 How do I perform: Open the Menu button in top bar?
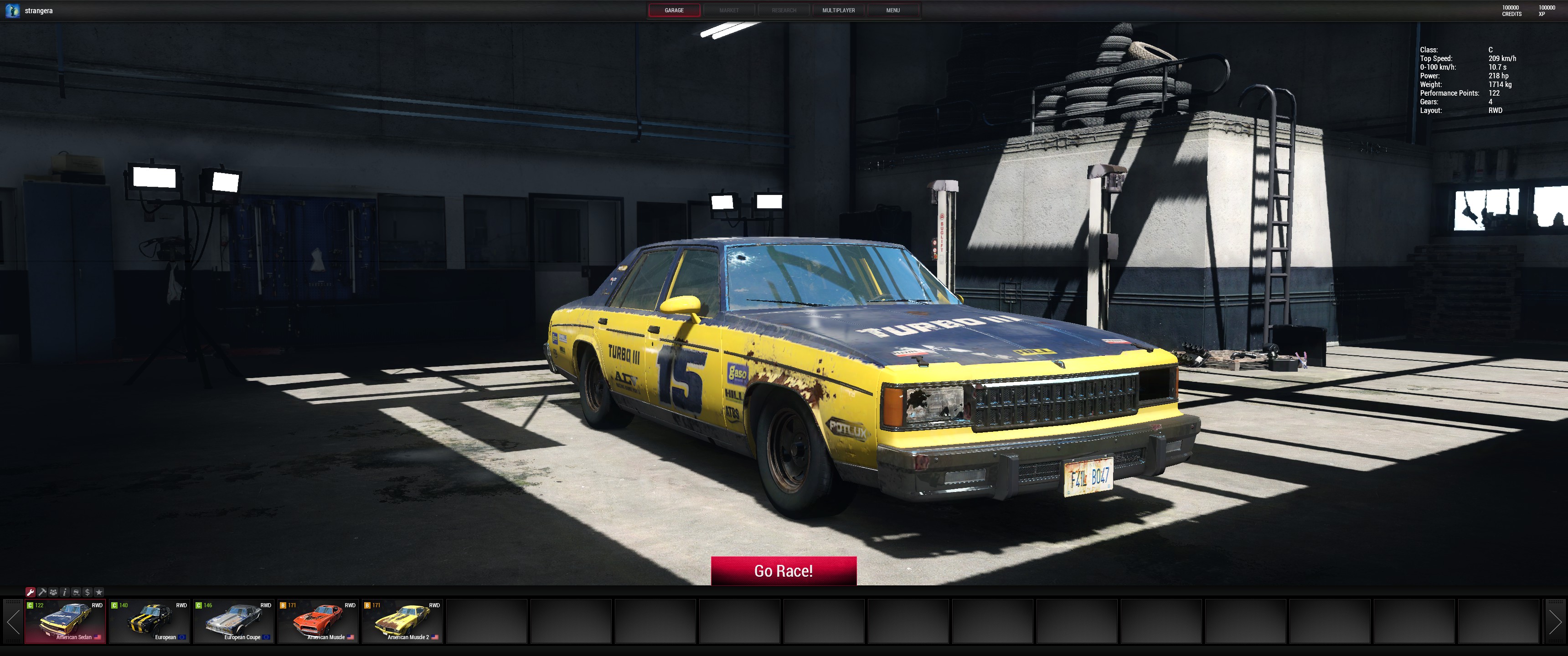pos(892,10)
